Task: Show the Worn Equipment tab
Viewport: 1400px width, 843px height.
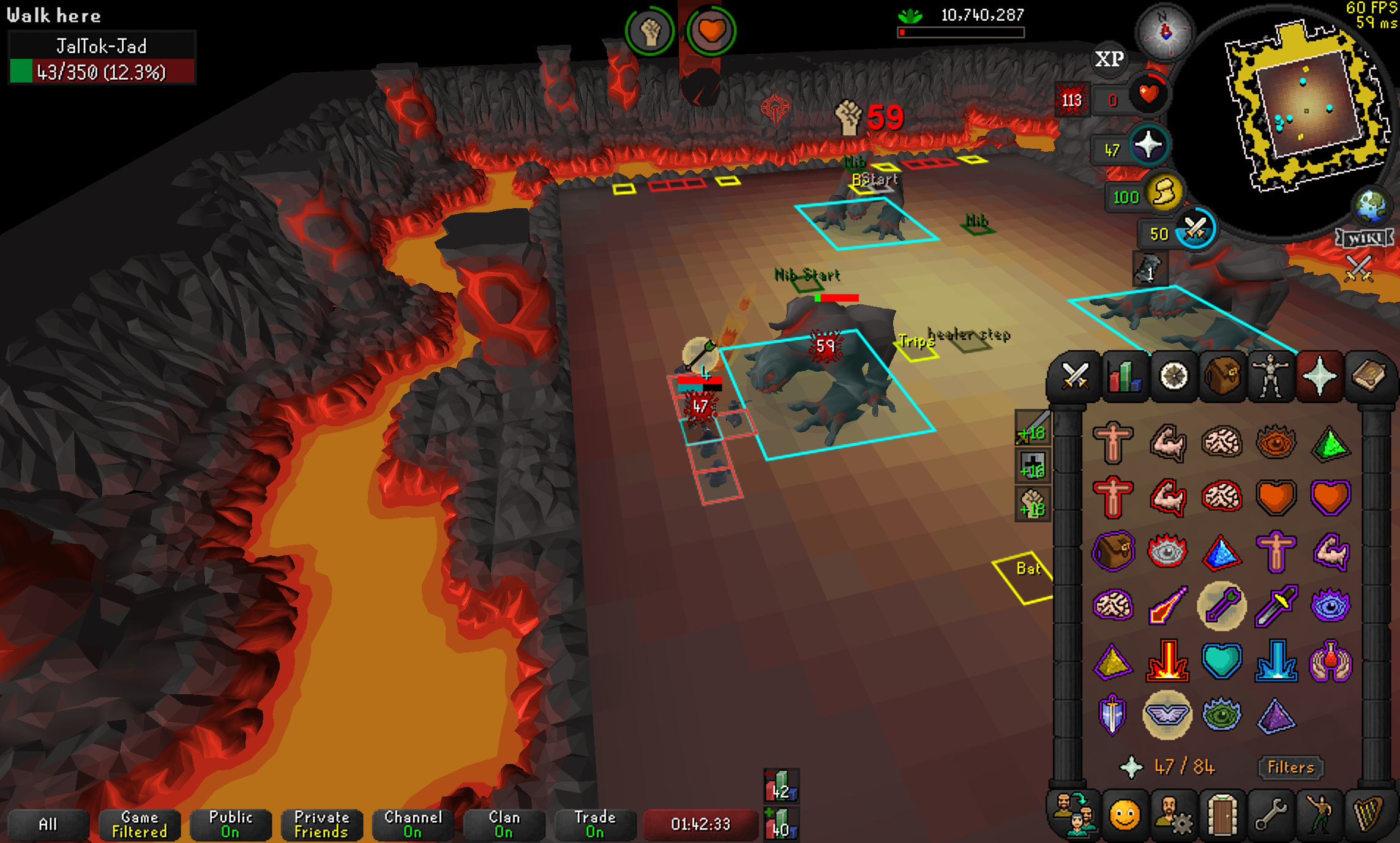Action: tap(1271, 376)
